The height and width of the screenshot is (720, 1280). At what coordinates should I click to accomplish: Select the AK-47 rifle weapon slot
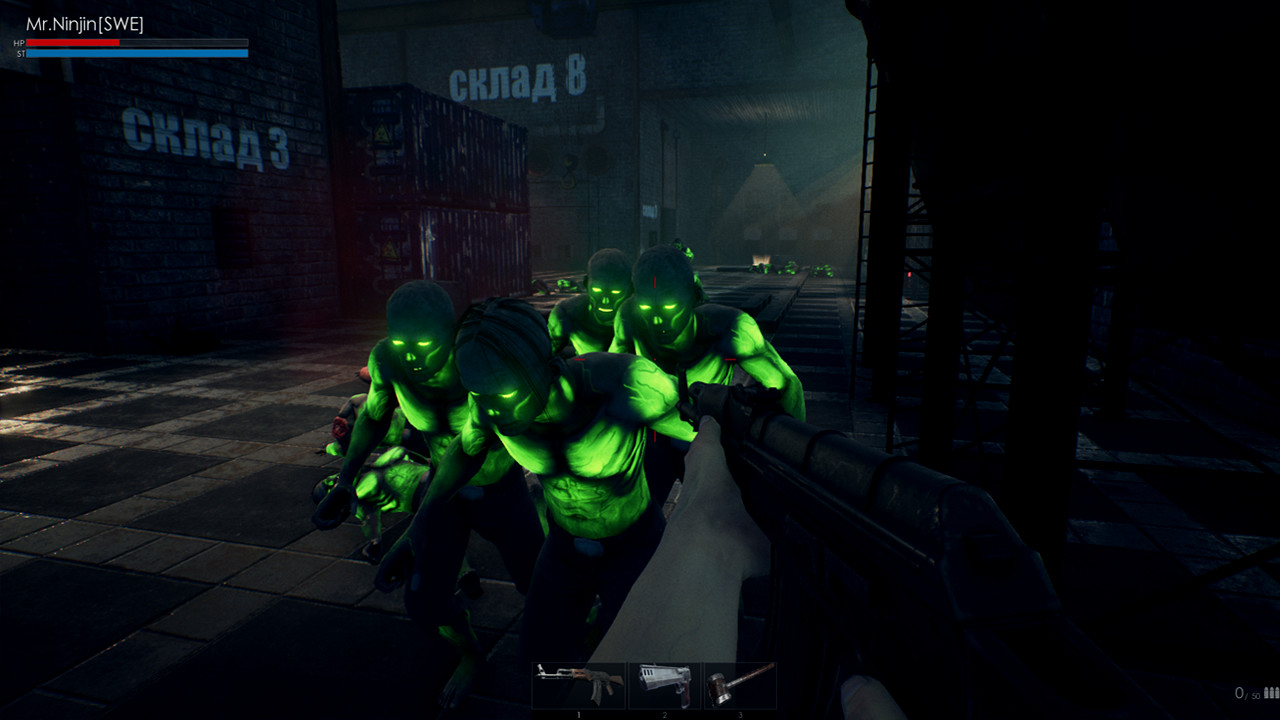tap(578, 685)
